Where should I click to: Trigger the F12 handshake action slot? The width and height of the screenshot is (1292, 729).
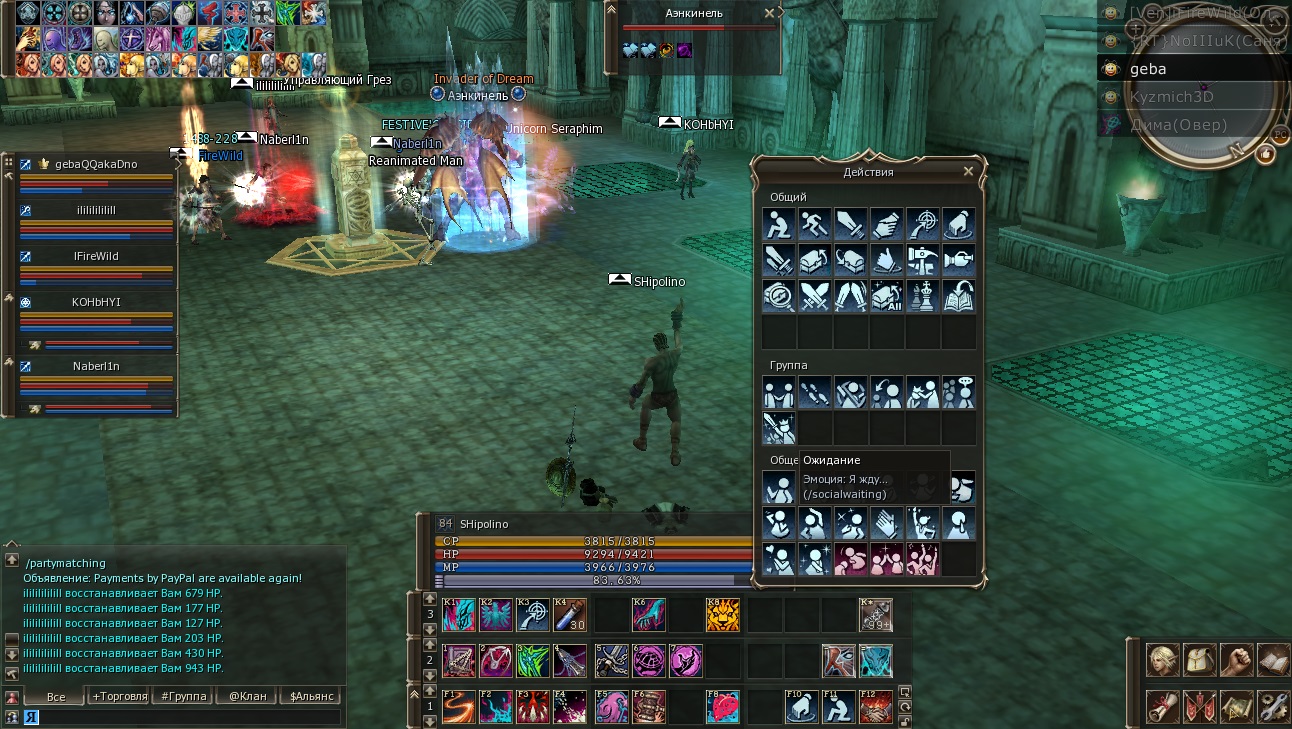[x=876, y=706]
